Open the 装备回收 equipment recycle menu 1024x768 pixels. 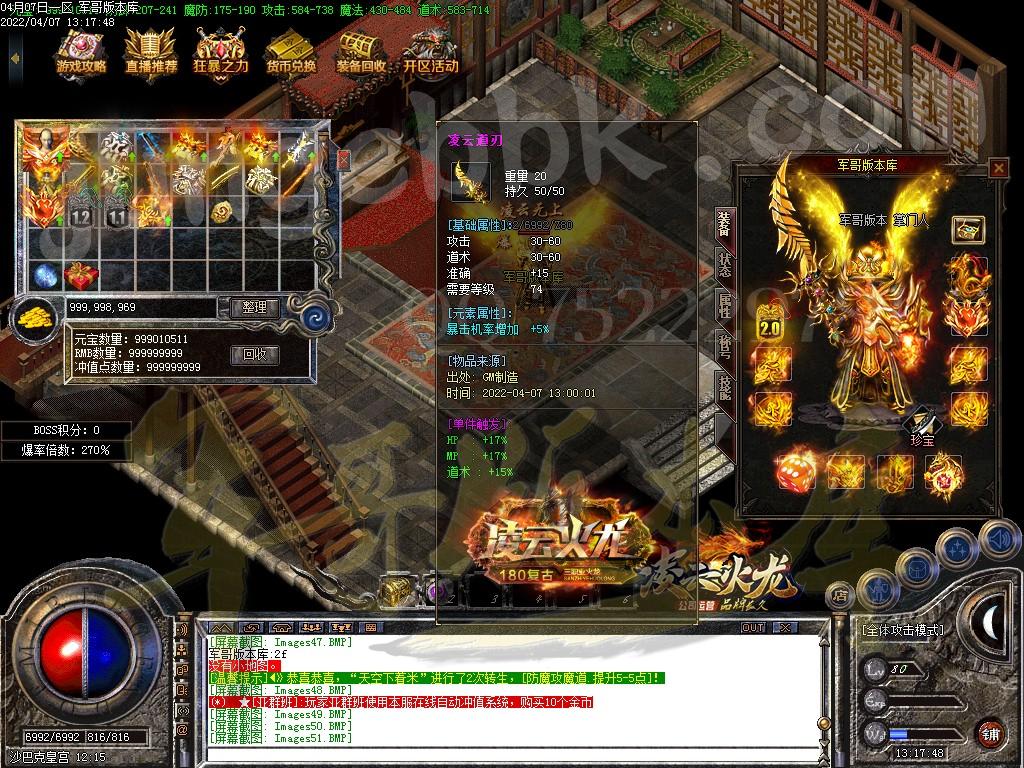point(361,52)
